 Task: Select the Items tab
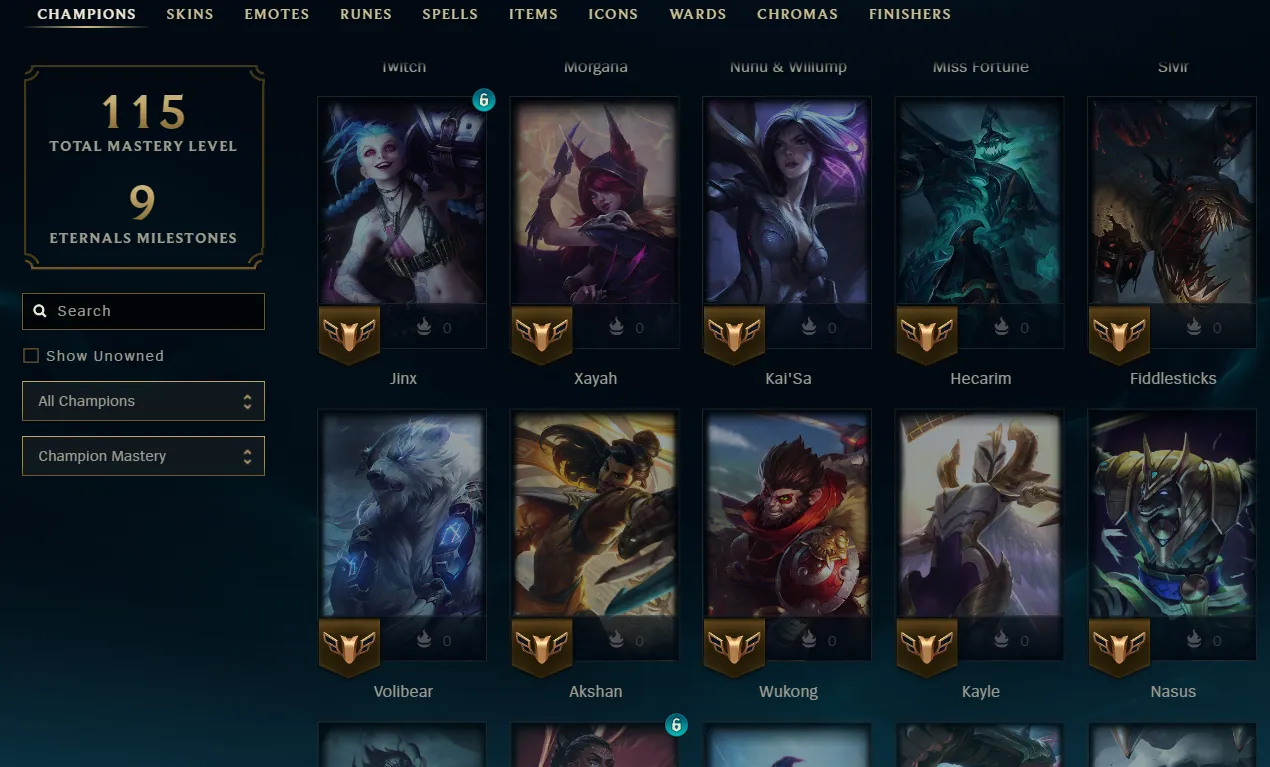(533, 14)
